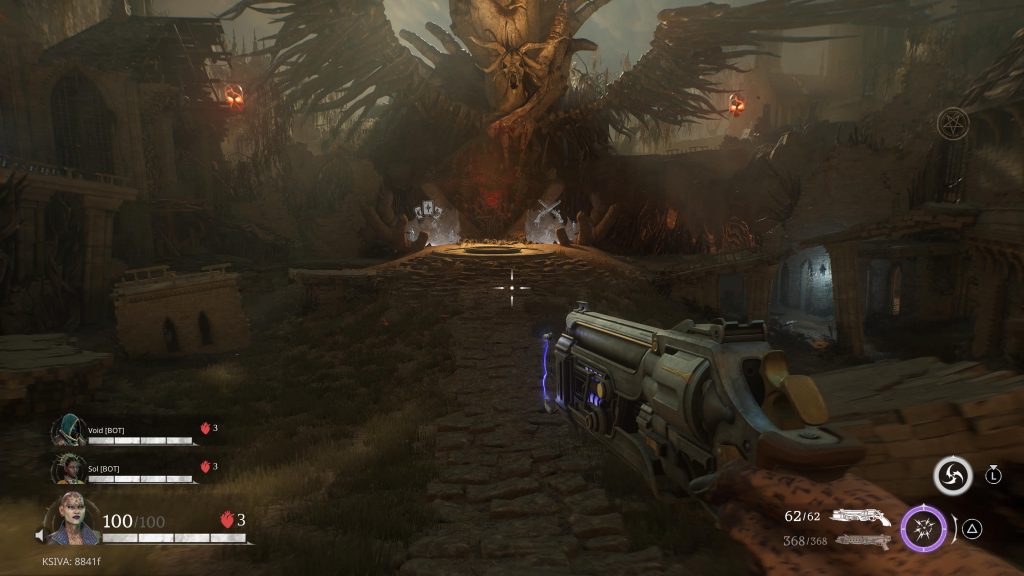Activate the white swirling blades ability
1024x576 pixels.
click(952, 476)
